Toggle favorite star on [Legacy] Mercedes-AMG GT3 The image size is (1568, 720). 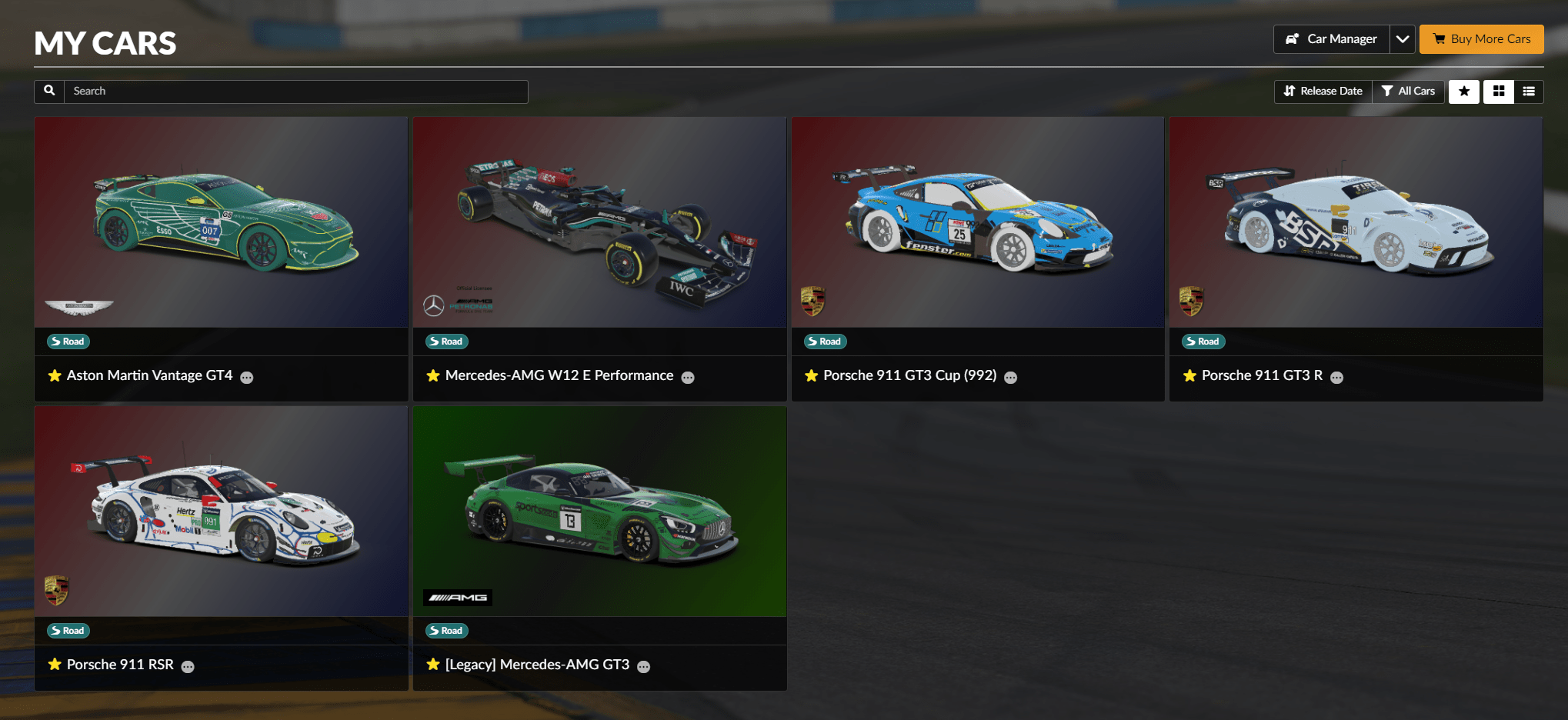tap(432, 665)
